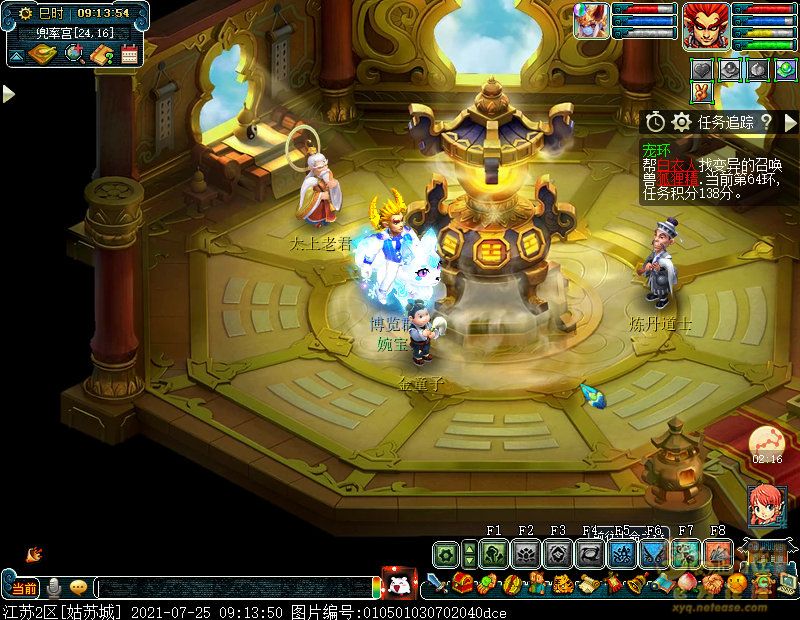This screenshot has width=800, height=620.
Task: Open the world map globe icon
Action: [72, 55]
